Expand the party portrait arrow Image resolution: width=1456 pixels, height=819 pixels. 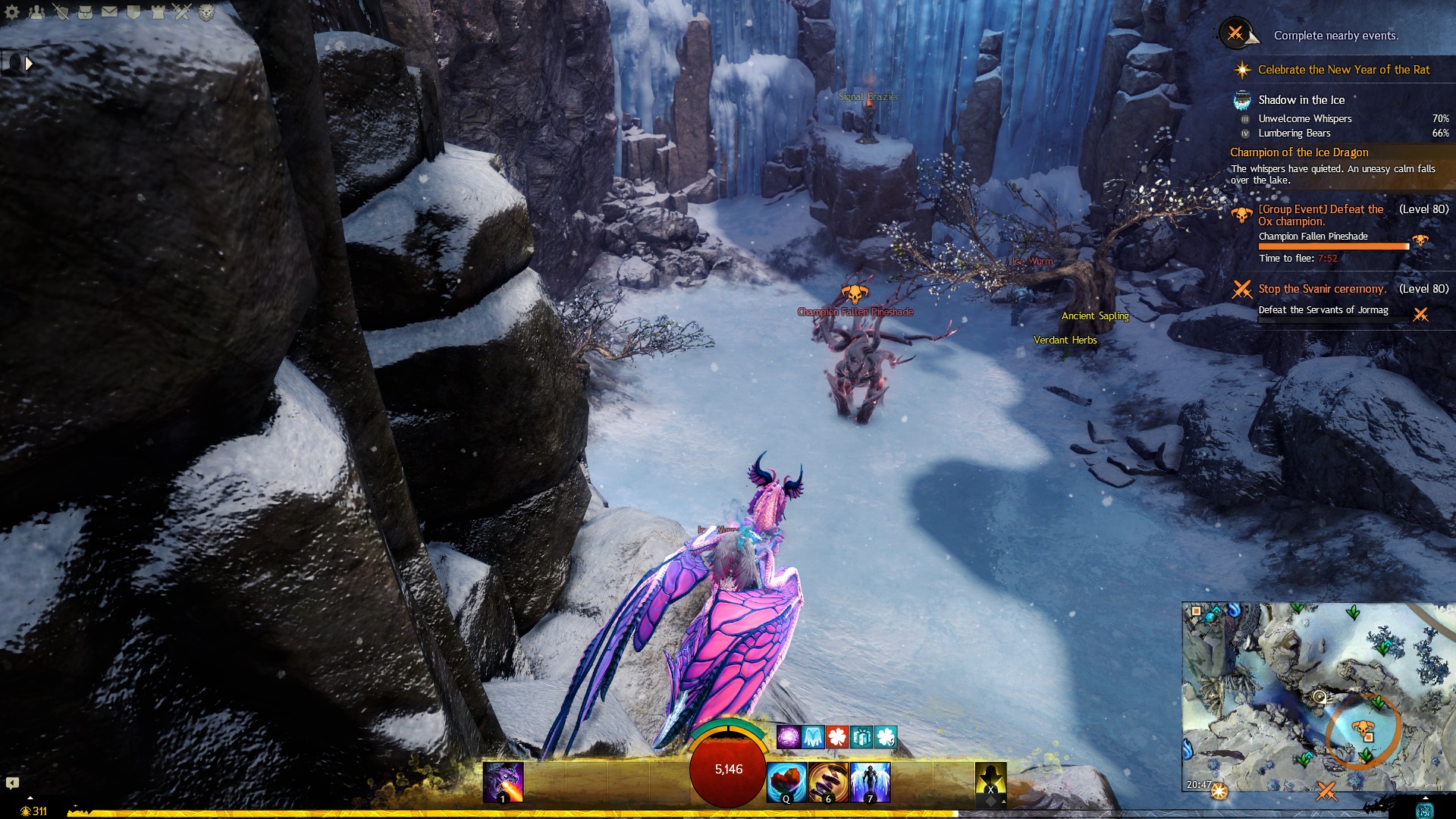pyautogui.click(x=29, y=64)
